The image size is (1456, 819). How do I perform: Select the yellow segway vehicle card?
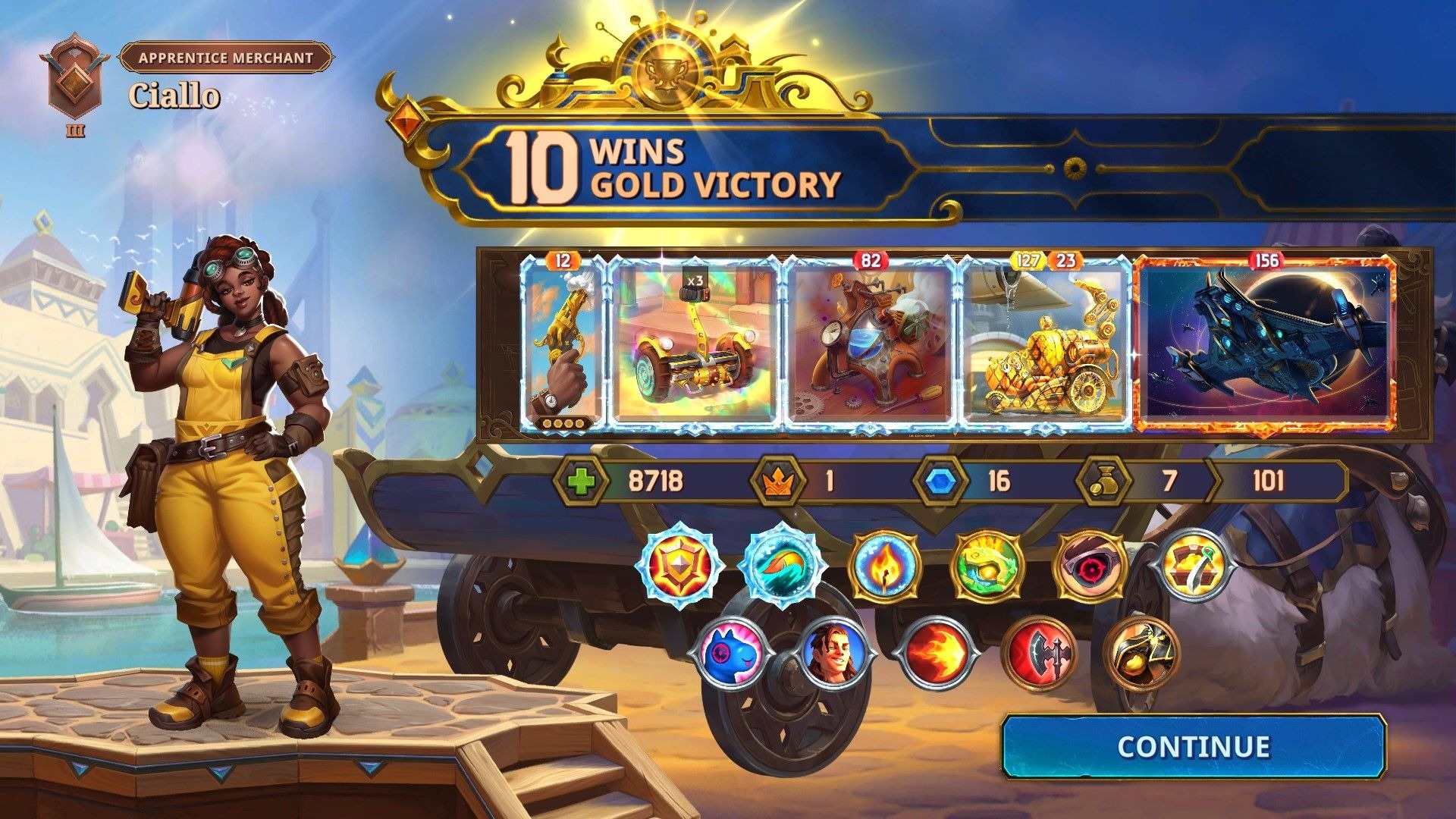(694, 345)
